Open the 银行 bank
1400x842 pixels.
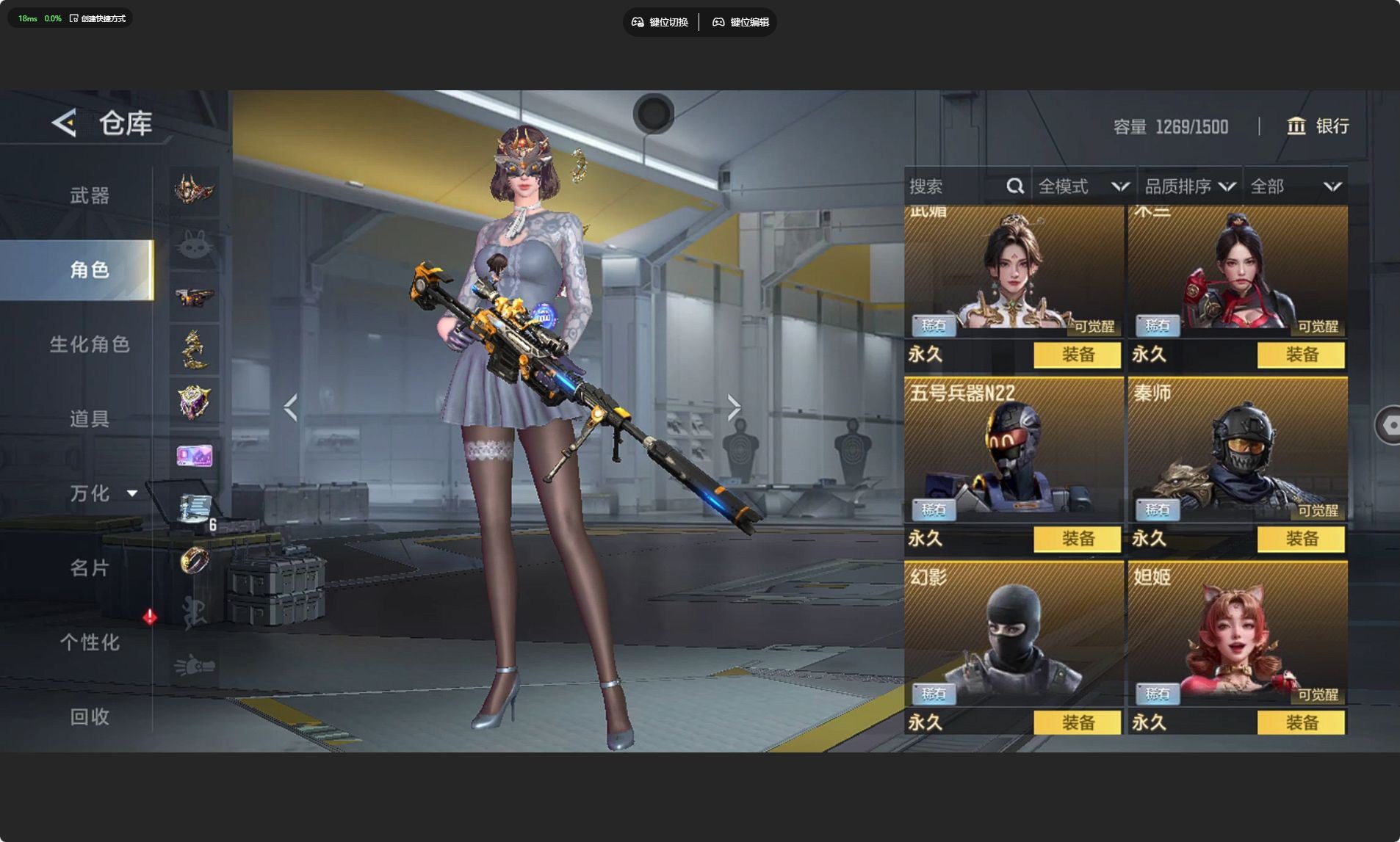(x=1318, y=126)
